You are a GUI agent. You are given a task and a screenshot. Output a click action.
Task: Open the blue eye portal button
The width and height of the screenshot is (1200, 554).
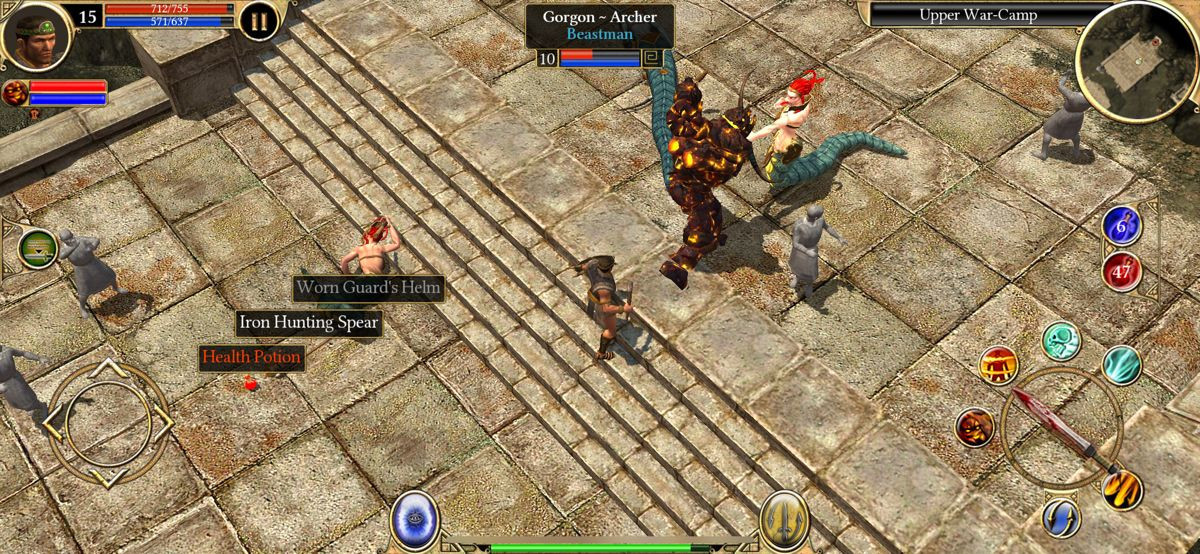click(x=412, y=519)
